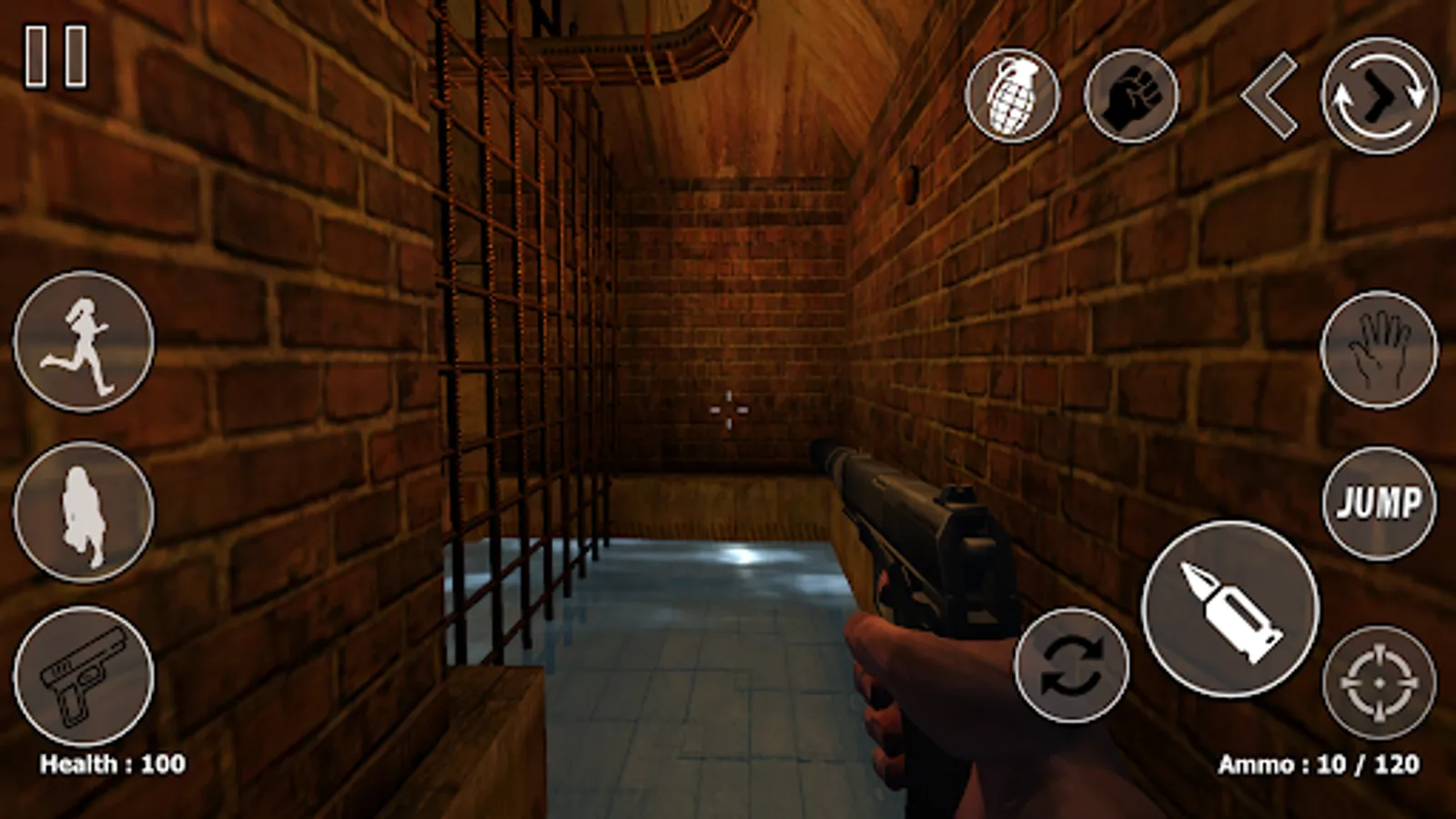This screenshot has height=819, width=1456.
Task: Pause the game
Action: [56, 56]
